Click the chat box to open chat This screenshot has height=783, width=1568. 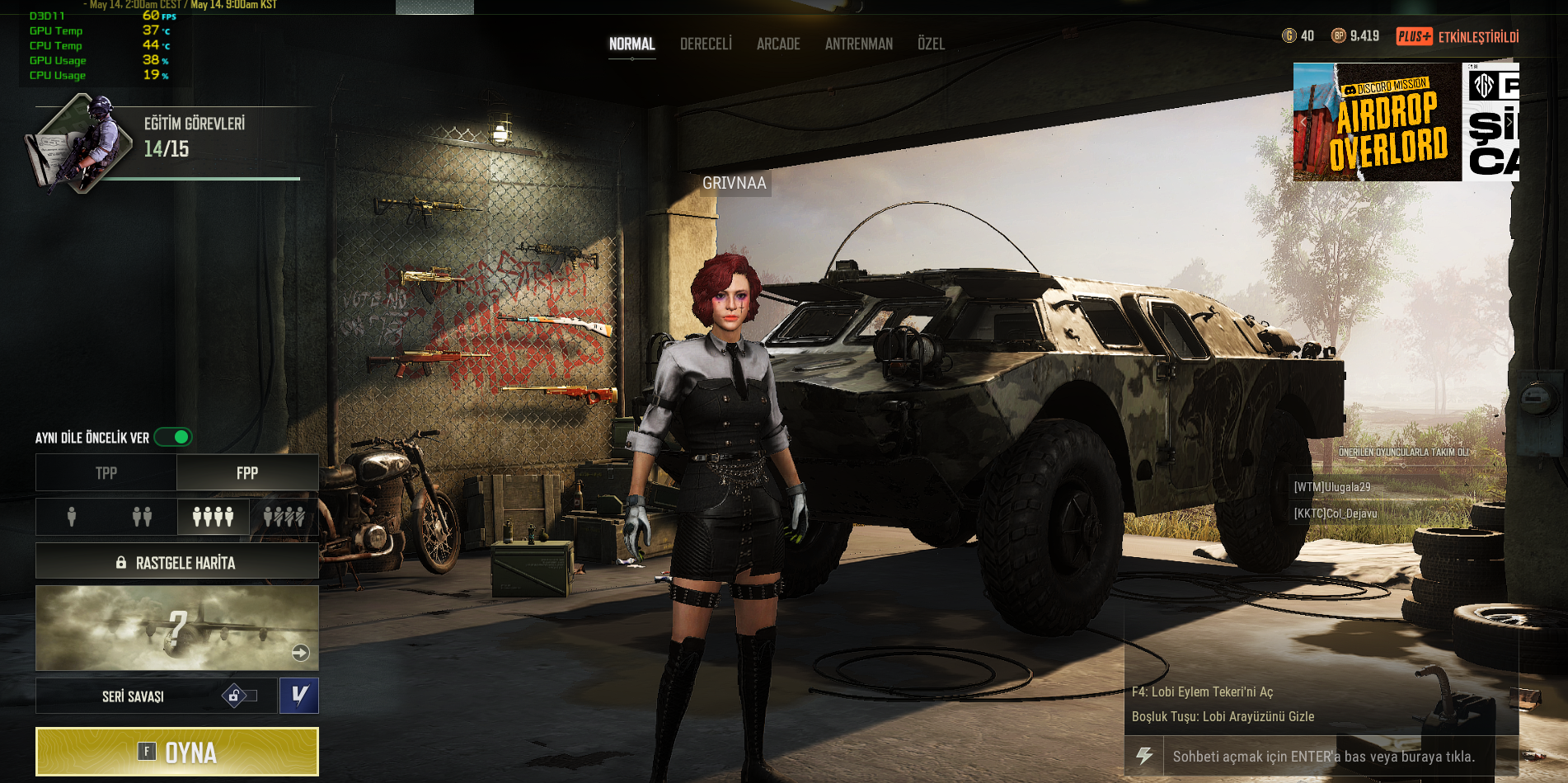(1323, 757)
